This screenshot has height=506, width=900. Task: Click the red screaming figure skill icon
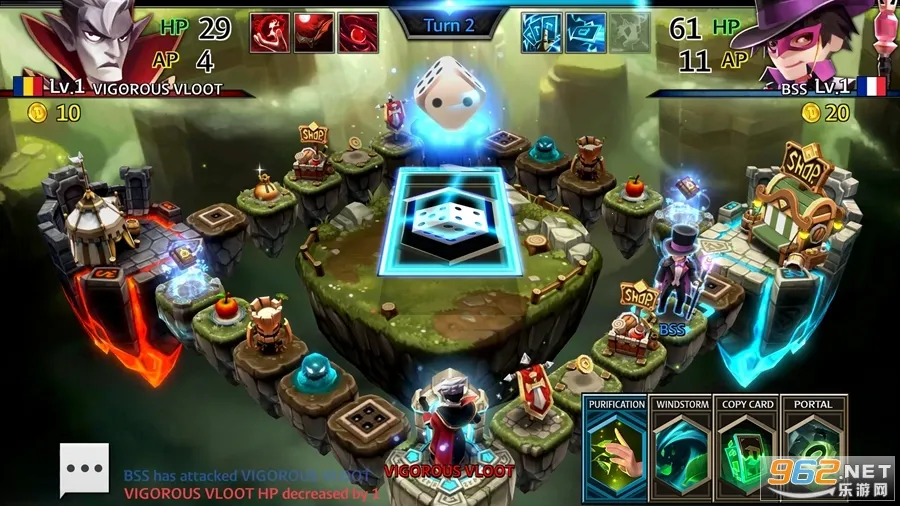point(270,32)
